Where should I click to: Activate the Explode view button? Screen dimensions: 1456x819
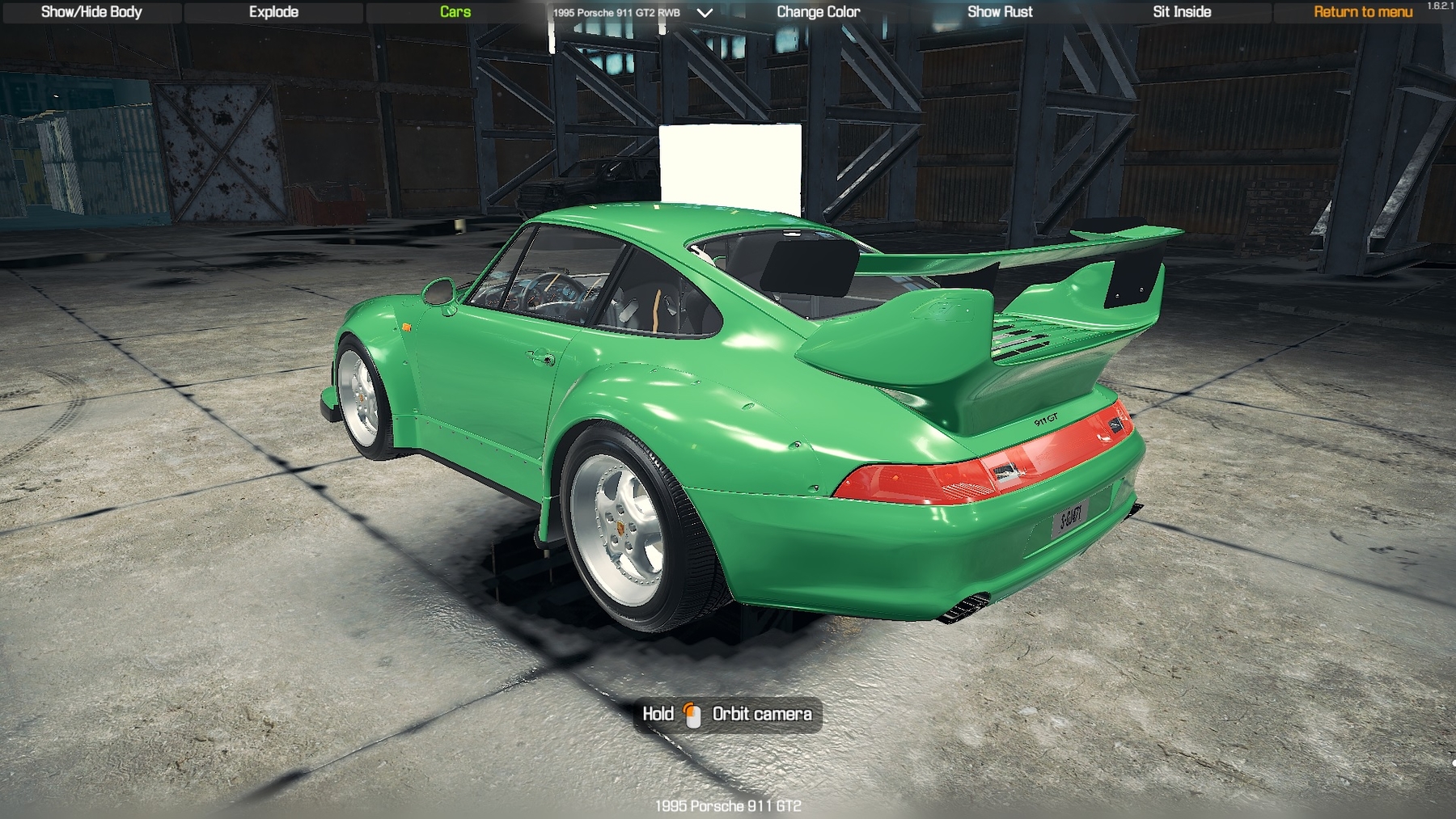[273, 12]
